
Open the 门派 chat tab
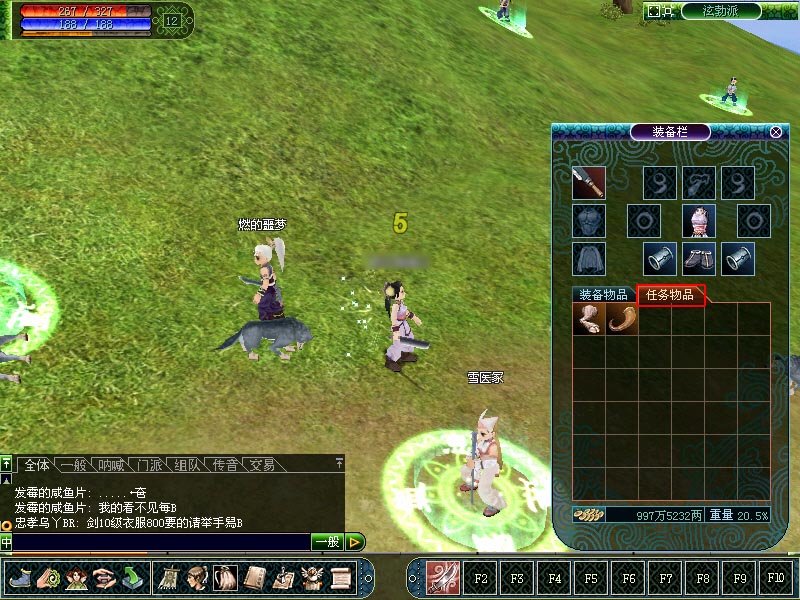pos(150,465)
